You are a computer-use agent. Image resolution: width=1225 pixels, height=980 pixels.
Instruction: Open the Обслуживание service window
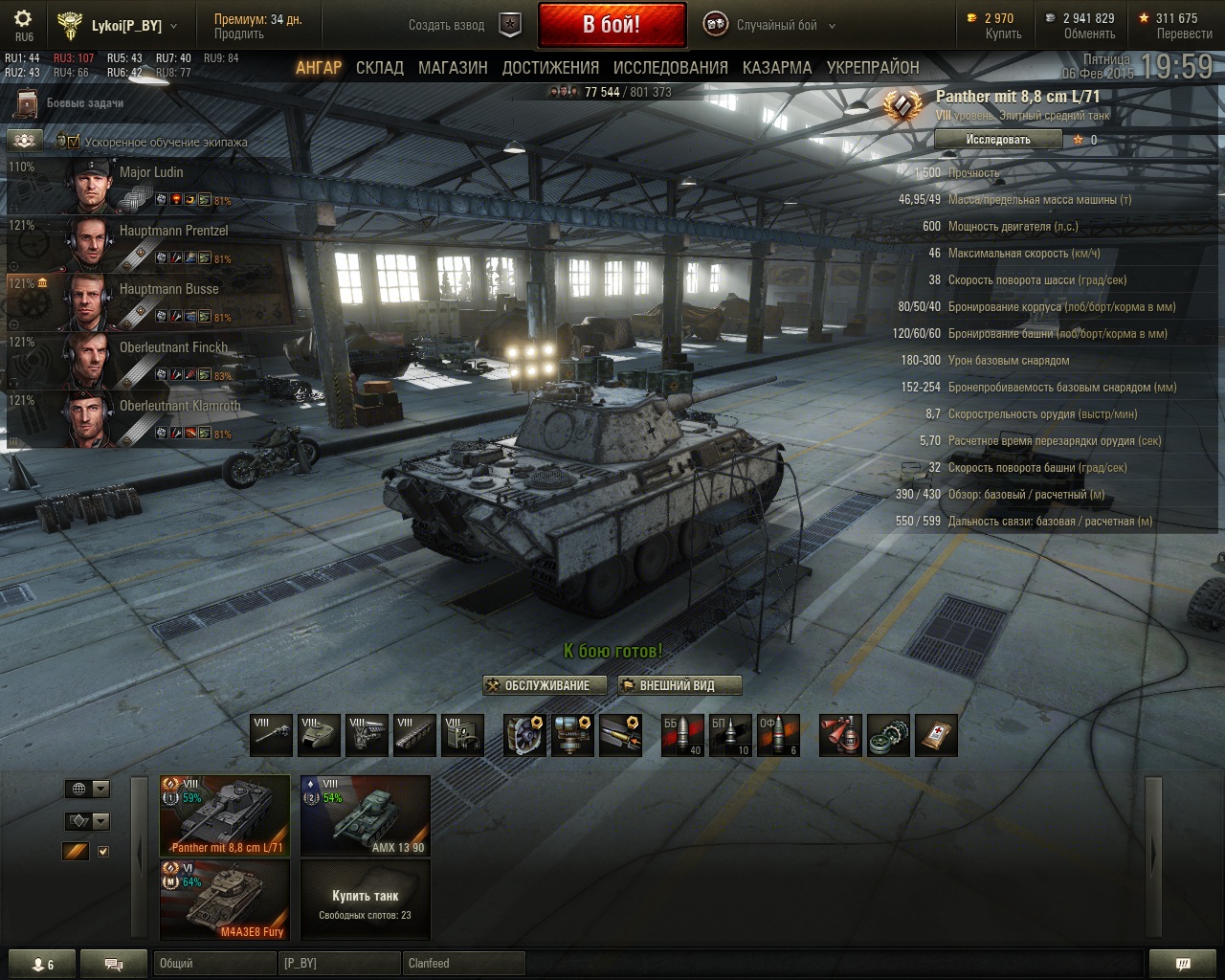coord(546,685)
